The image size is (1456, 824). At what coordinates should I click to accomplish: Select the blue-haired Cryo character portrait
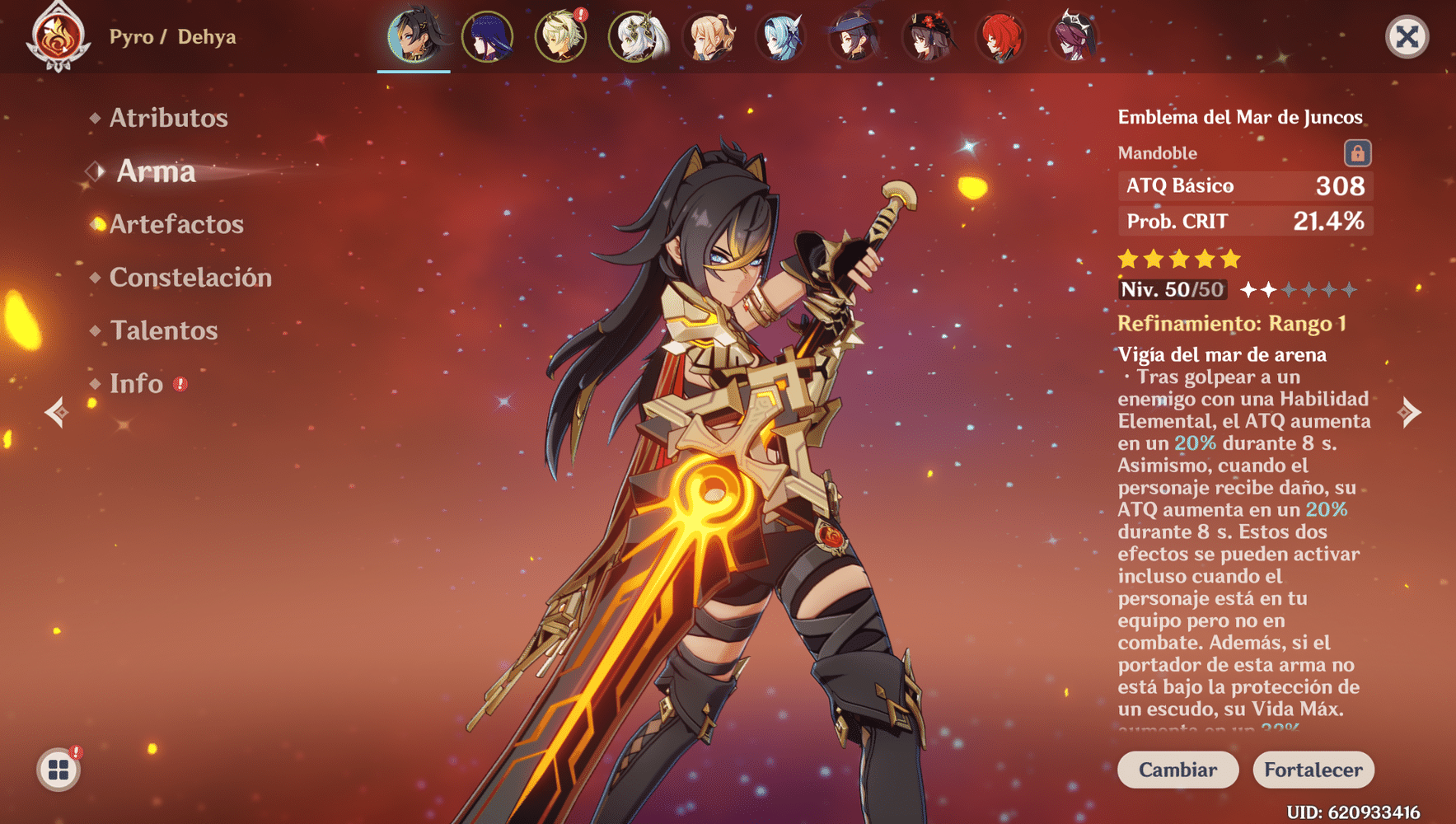tap(784, 37)
